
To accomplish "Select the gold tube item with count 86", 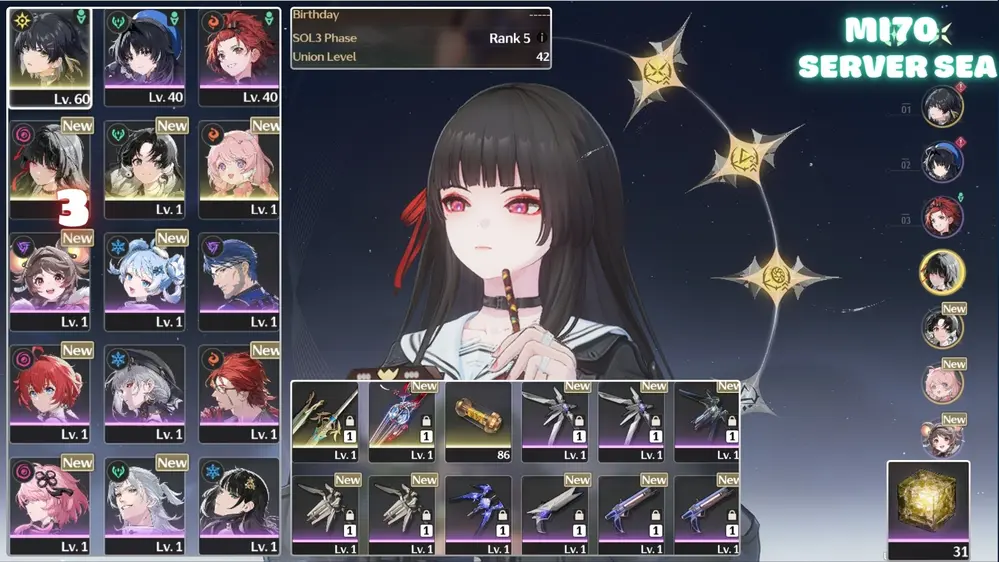I will pos(482,420).
